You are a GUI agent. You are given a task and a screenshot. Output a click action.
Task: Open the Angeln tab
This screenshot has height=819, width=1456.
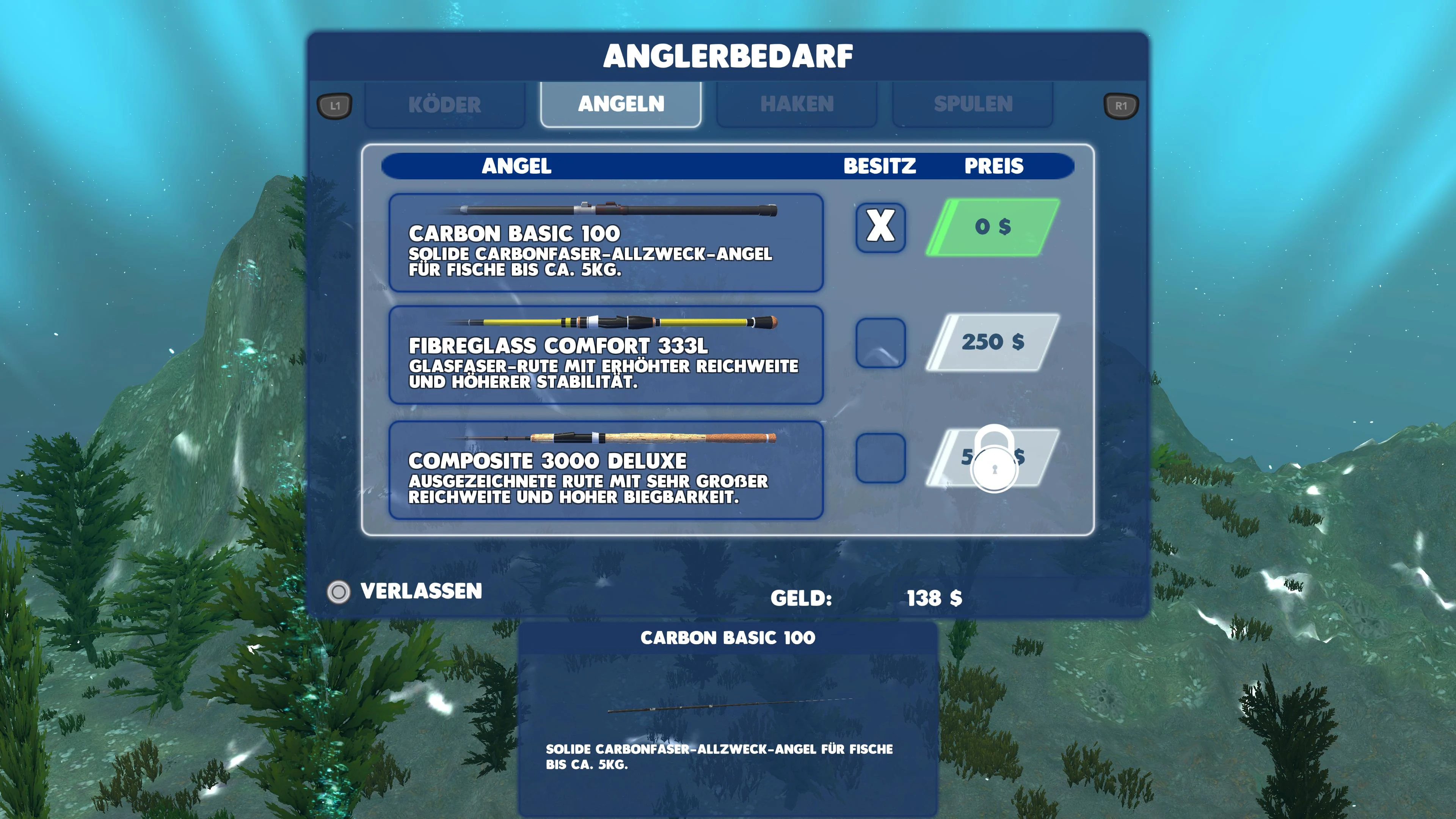pyautogui.click(x=621, y=104)
